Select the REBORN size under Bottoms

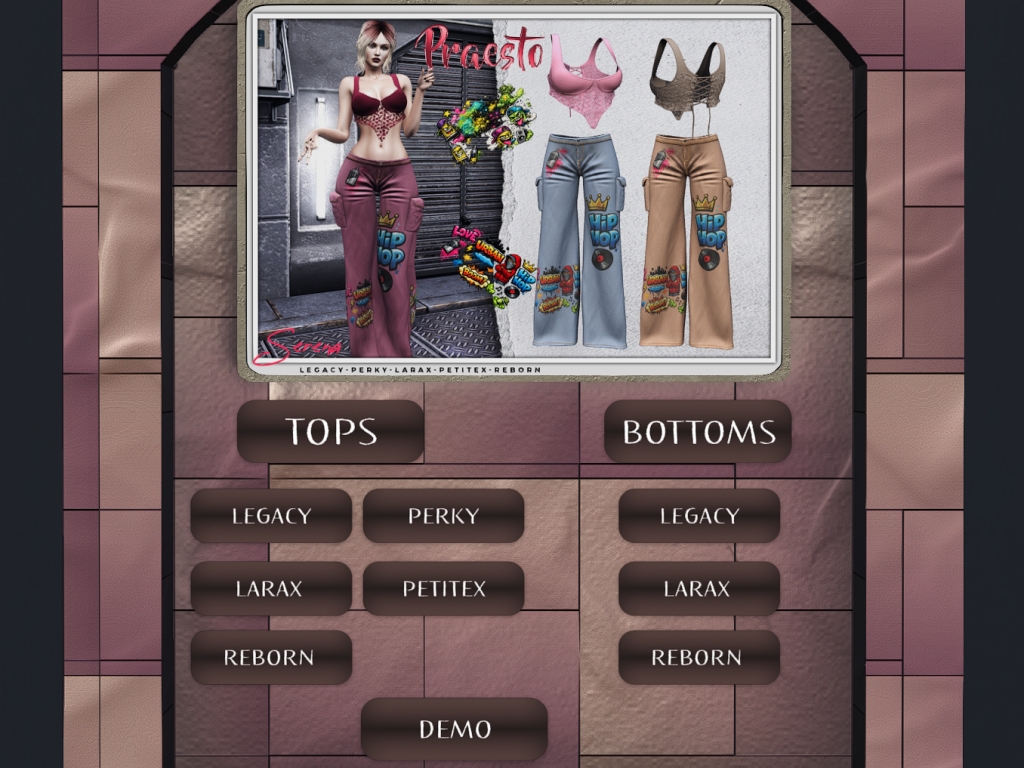699,658
